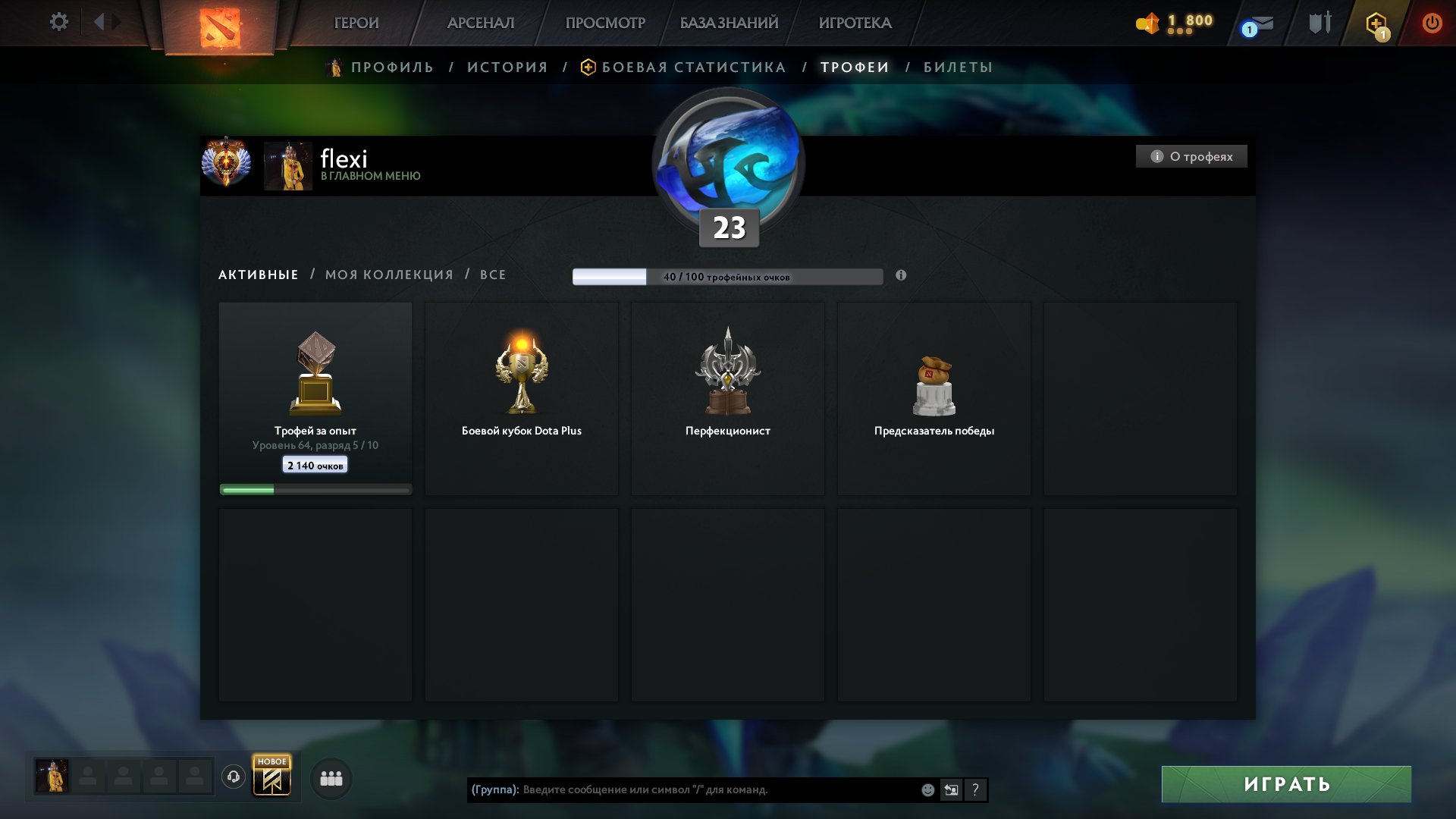Start matchmaking with the Играть button
The width and height of the screenshot is (1456, 819).
click(1286, 784)
